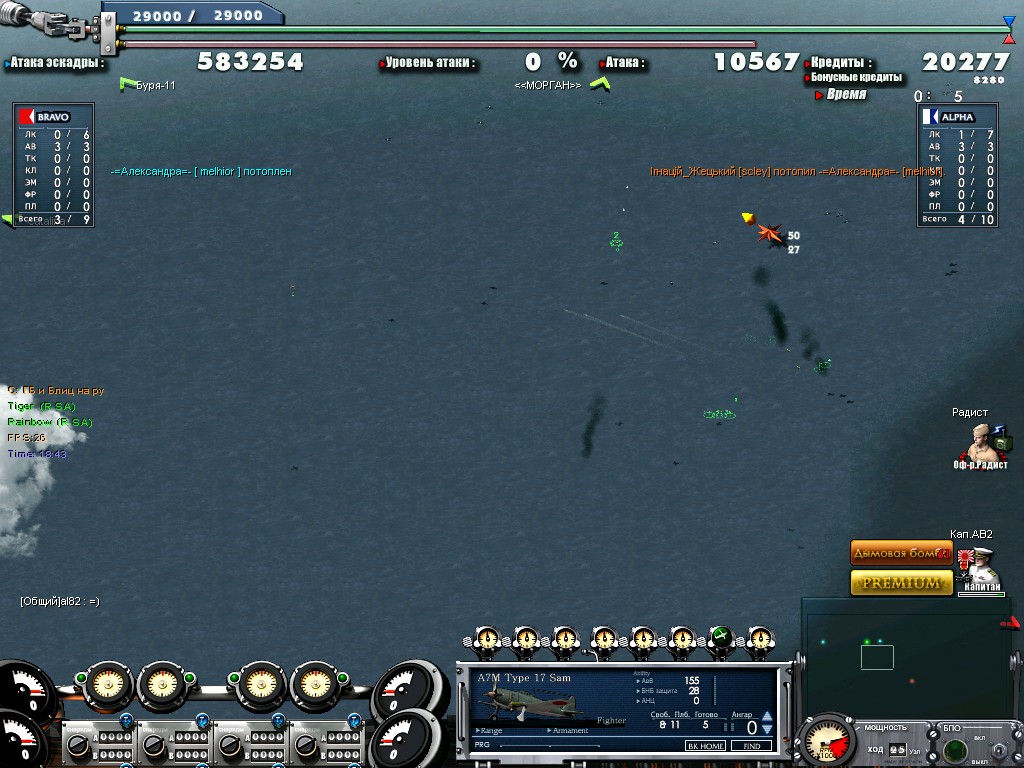The image size is (1024, 768).
Task: Expand the Armament section of the aircraft
Action: tap(570, 731)
